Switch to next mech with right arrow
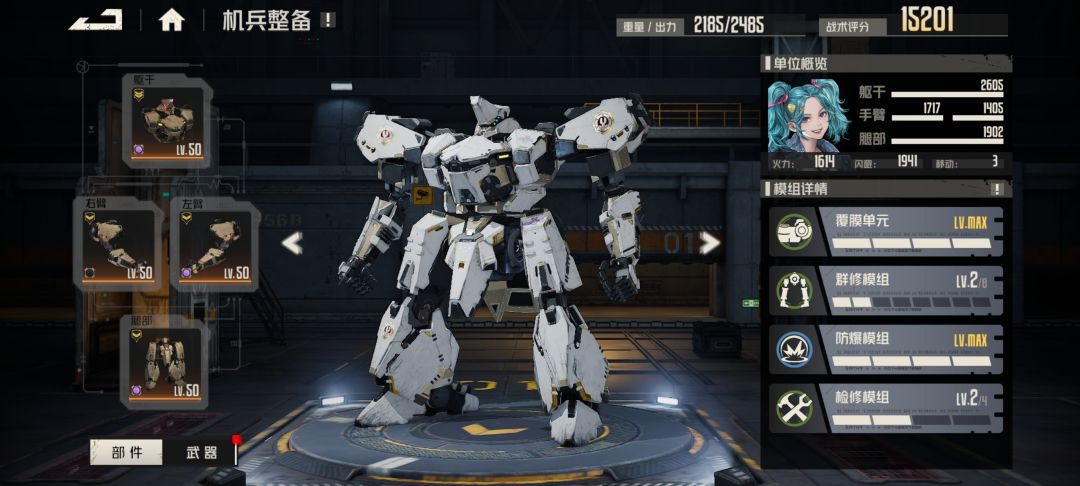The height and width of the screenshot is (486, 1080). (x=709, y=243)
